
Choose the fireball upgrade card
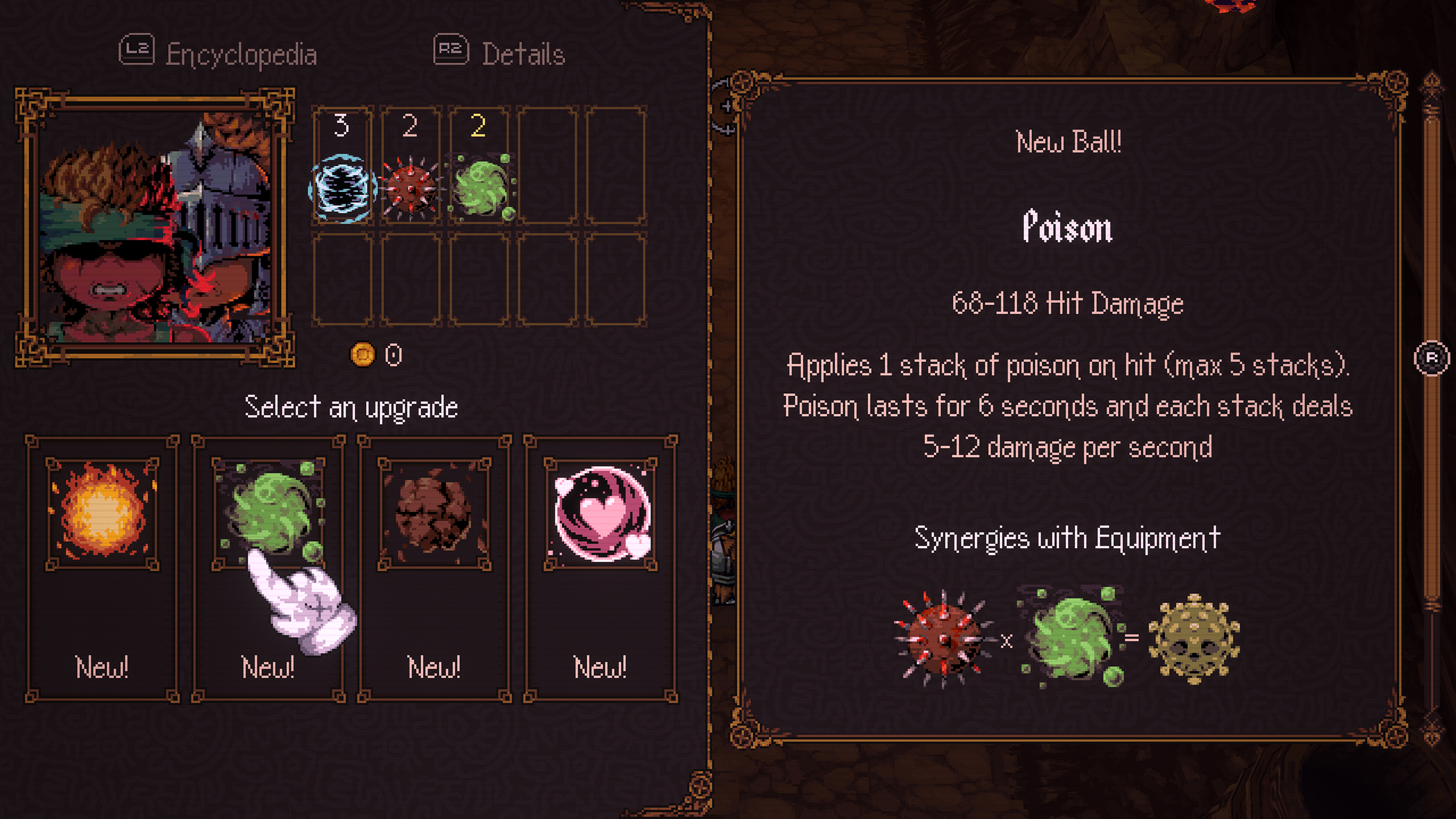[x=102, y=567]
